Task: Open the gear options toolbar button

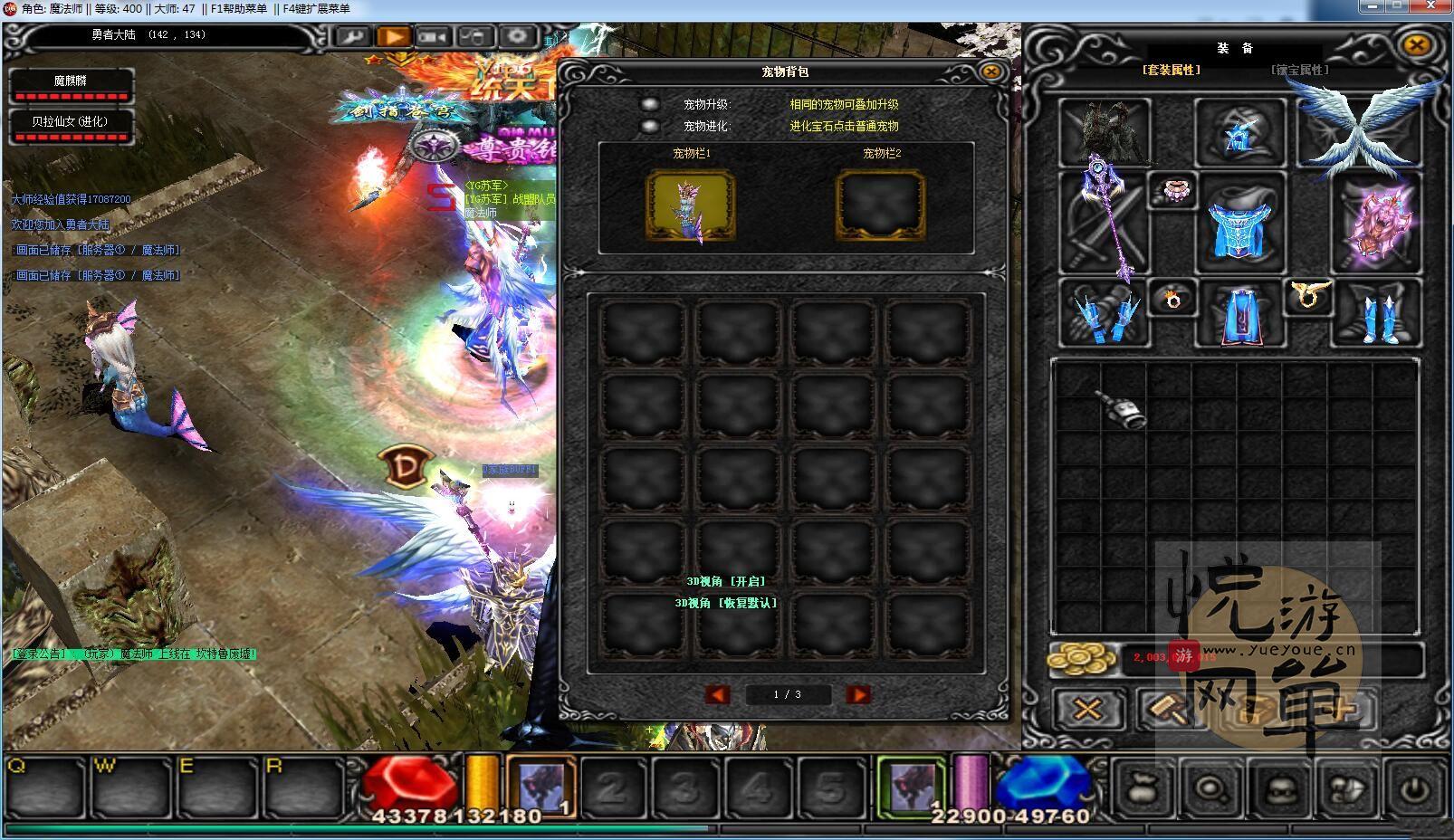Action: 517,37
